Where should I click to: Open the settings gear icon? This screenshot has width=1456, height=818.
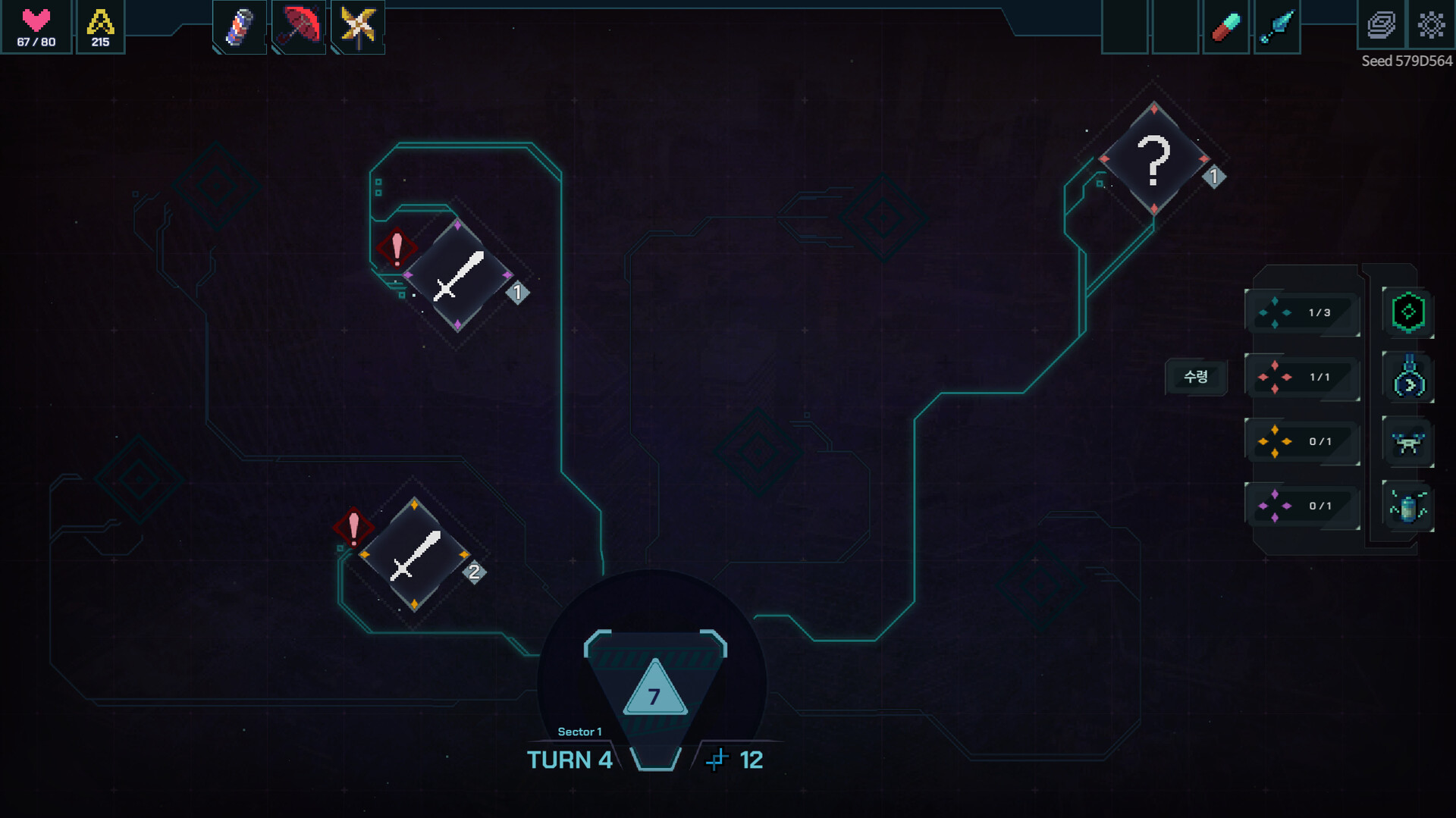1431,25
